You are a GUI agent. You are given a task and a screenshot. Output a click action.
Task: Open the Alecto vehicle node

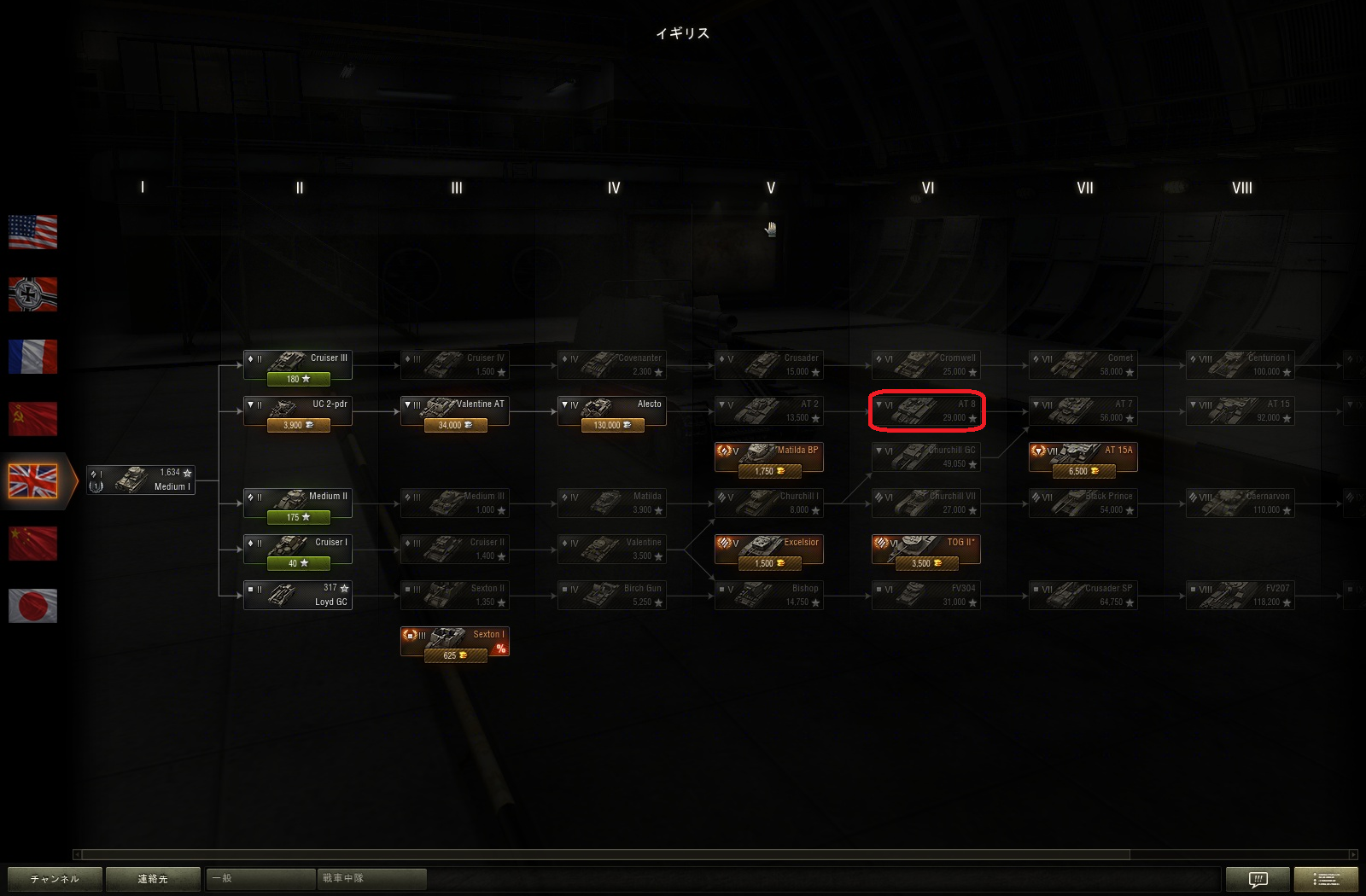pos(612,411)
